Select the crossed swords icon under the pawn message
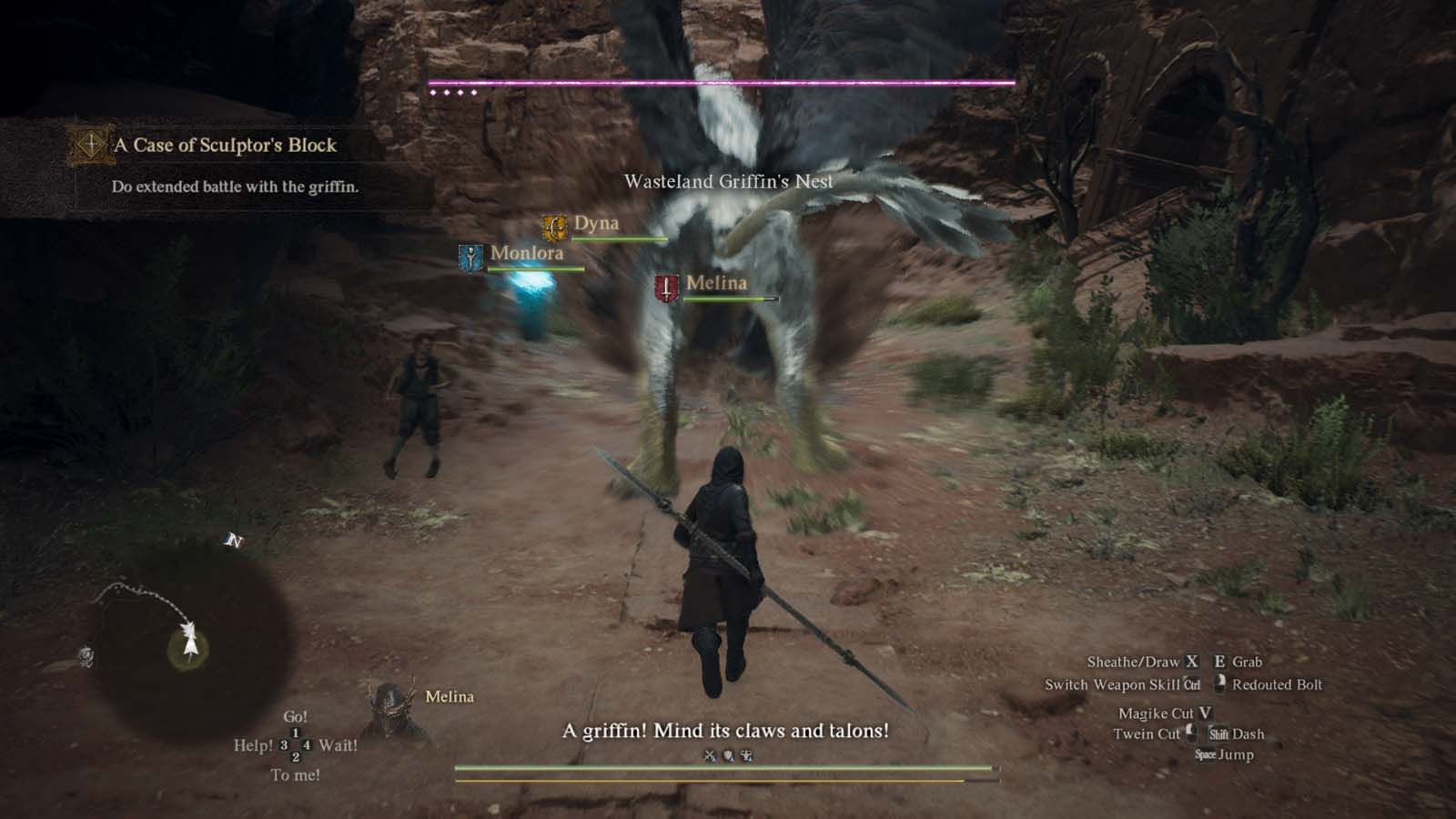Viewport: 1456px width, 819px height. pos(709,754)
